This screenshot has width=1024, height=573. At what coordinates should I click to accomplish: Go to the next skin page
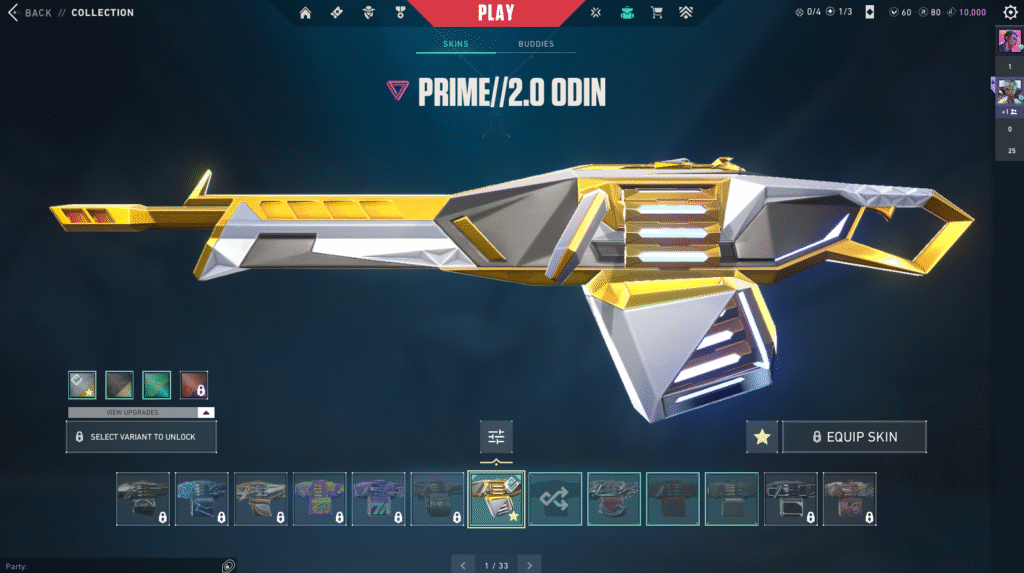(530, 565)
